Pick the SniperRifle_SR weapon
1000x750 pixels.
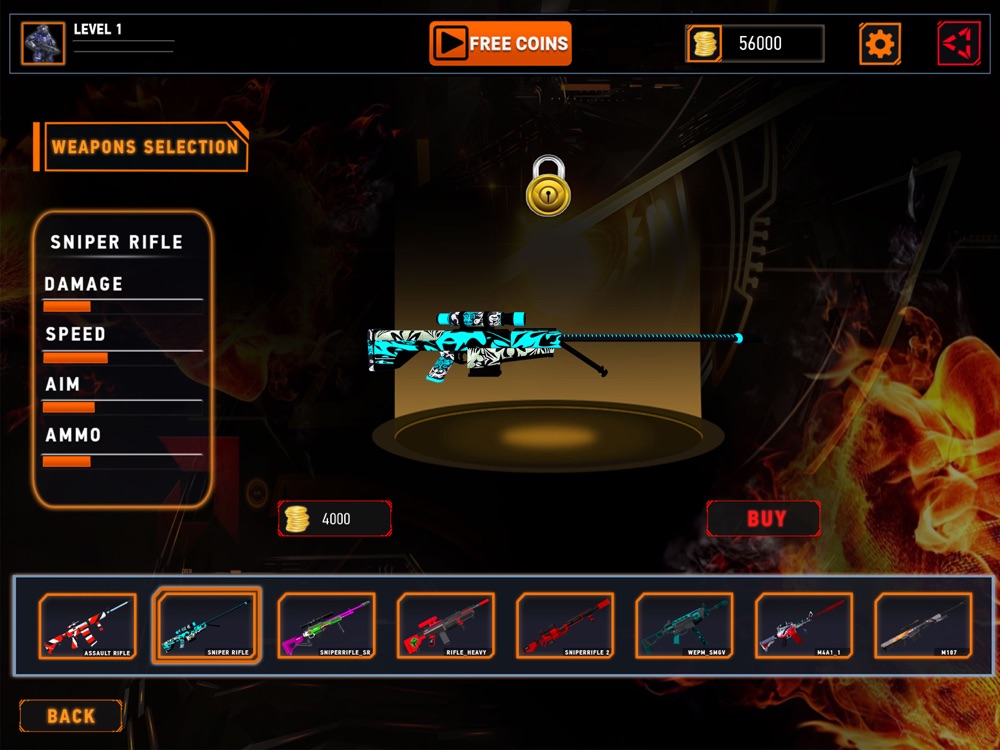pyautogui.click(x=326, y=626)
